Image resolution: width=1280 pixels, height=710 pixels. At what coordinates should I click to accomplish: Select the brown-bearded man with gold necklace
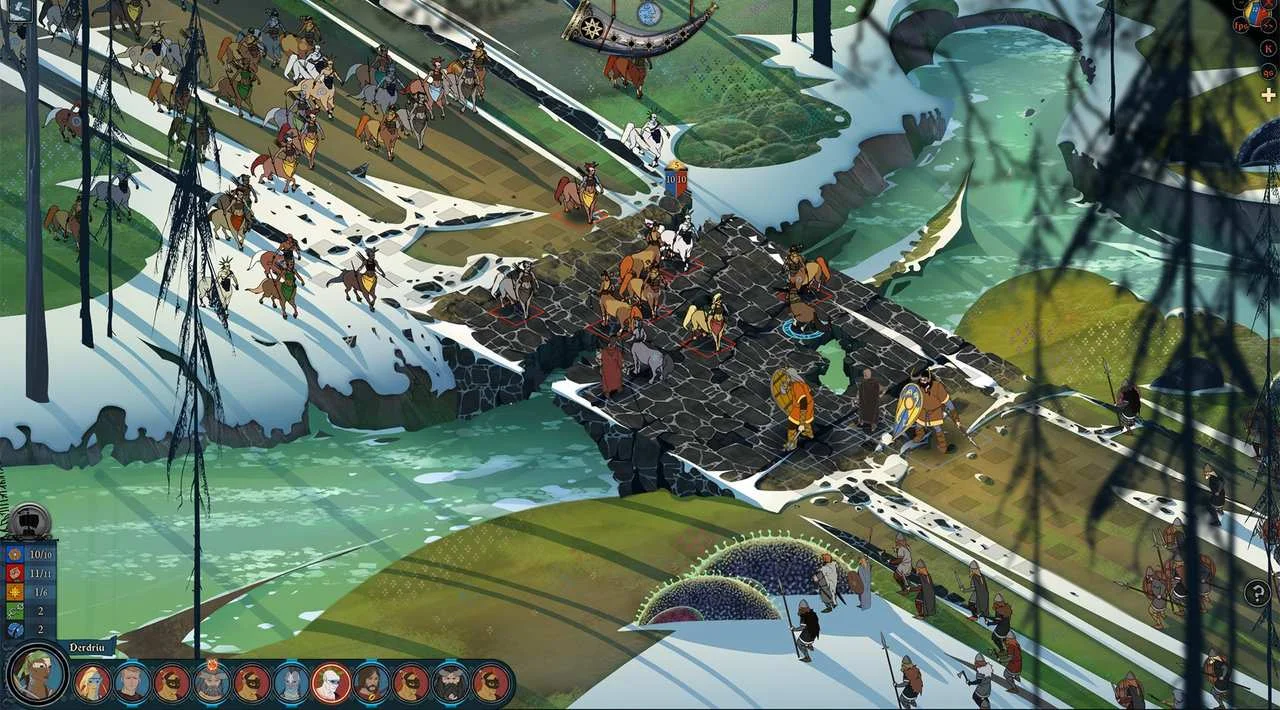[371, 683]
